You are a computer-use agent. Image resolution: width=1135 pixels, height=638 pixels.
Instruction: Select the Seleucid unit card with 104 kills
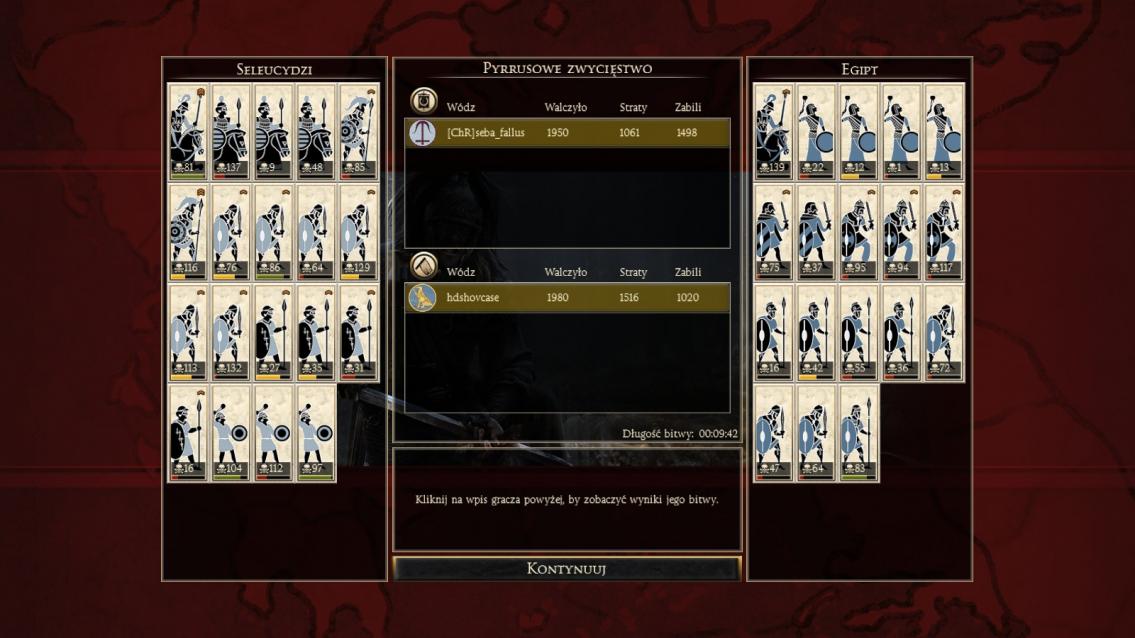click(x=231, y=433)
